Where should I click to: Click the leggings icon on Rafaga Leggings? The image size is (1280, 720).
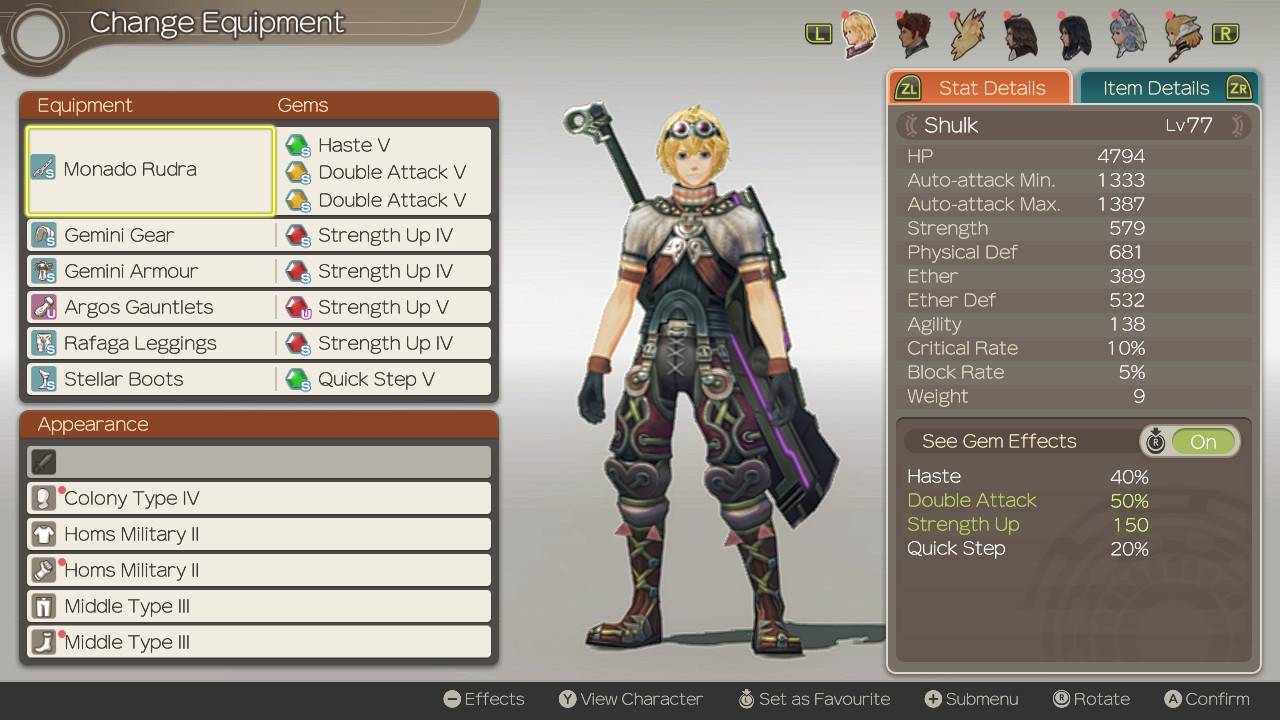point(45,343)
